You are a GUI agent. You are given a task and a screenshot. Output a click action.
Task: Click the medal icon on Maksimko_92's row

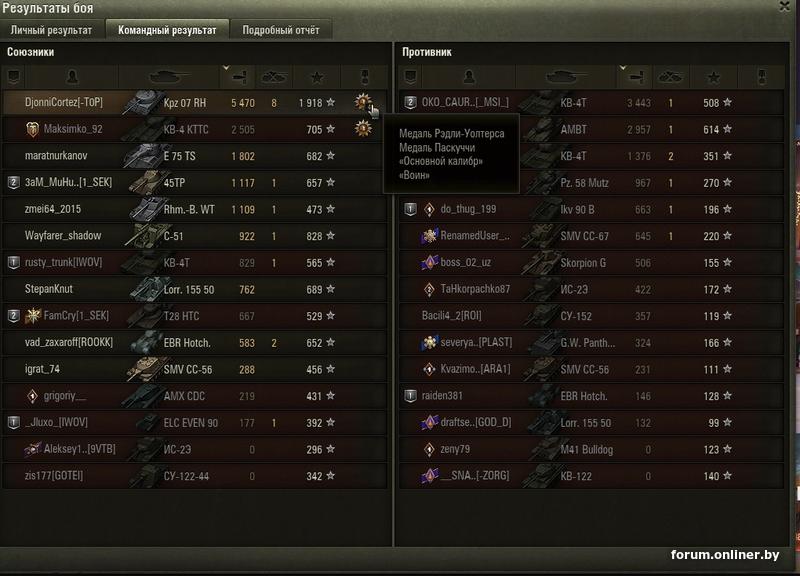pos(362,128)
